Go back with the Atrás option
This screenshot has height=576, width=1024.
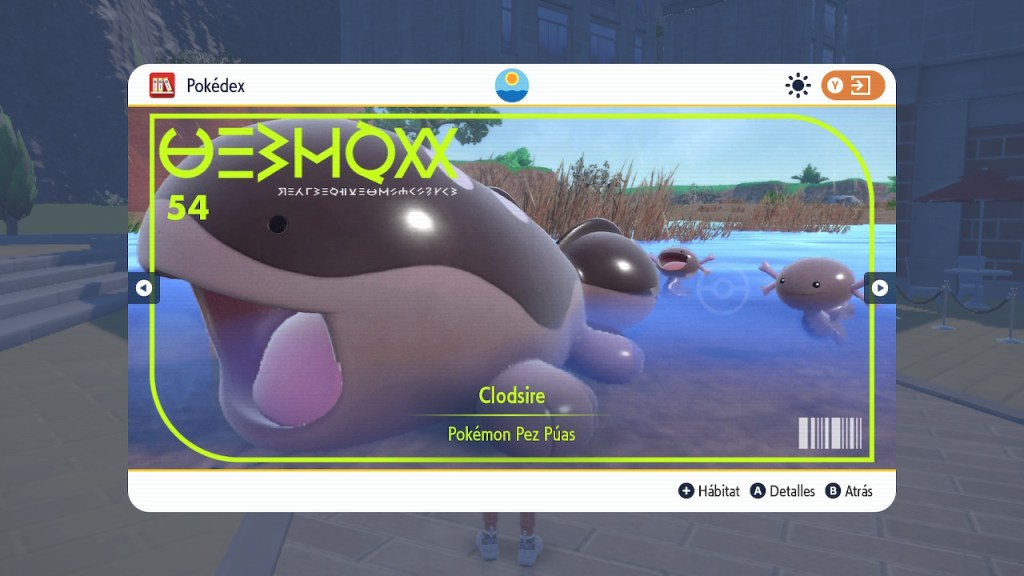[849, 491]
